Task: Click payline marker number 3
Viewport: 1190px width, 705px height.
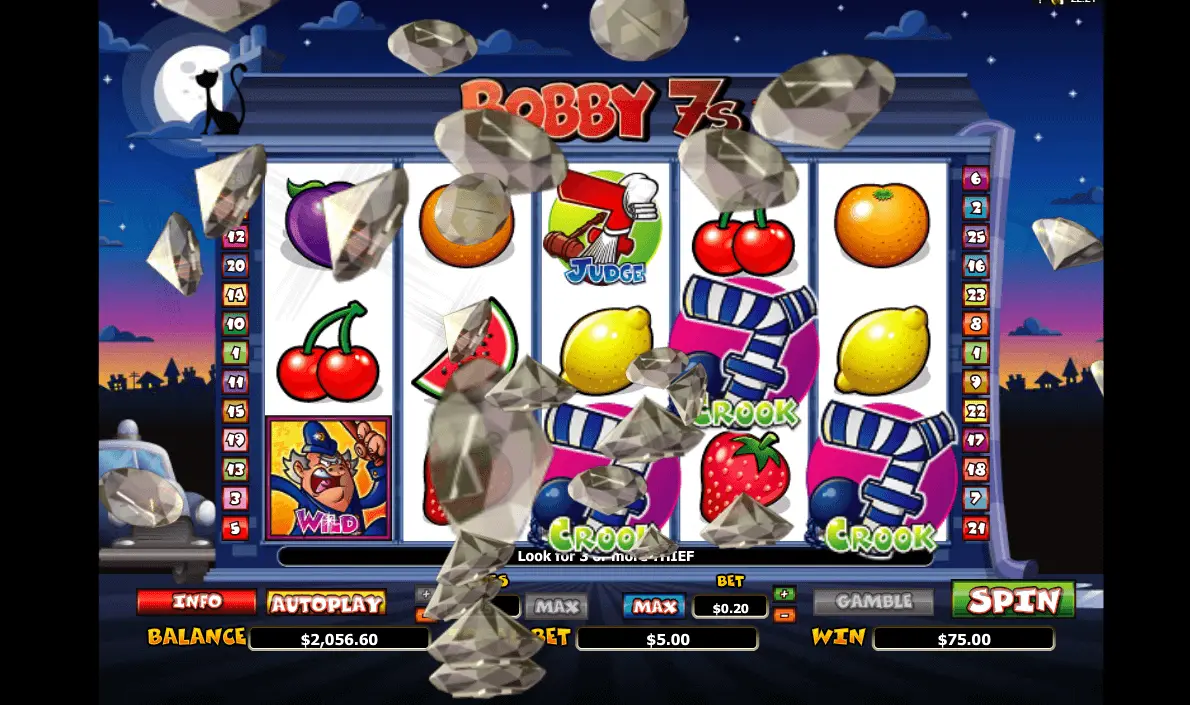Action: click(x=235, y=499)
